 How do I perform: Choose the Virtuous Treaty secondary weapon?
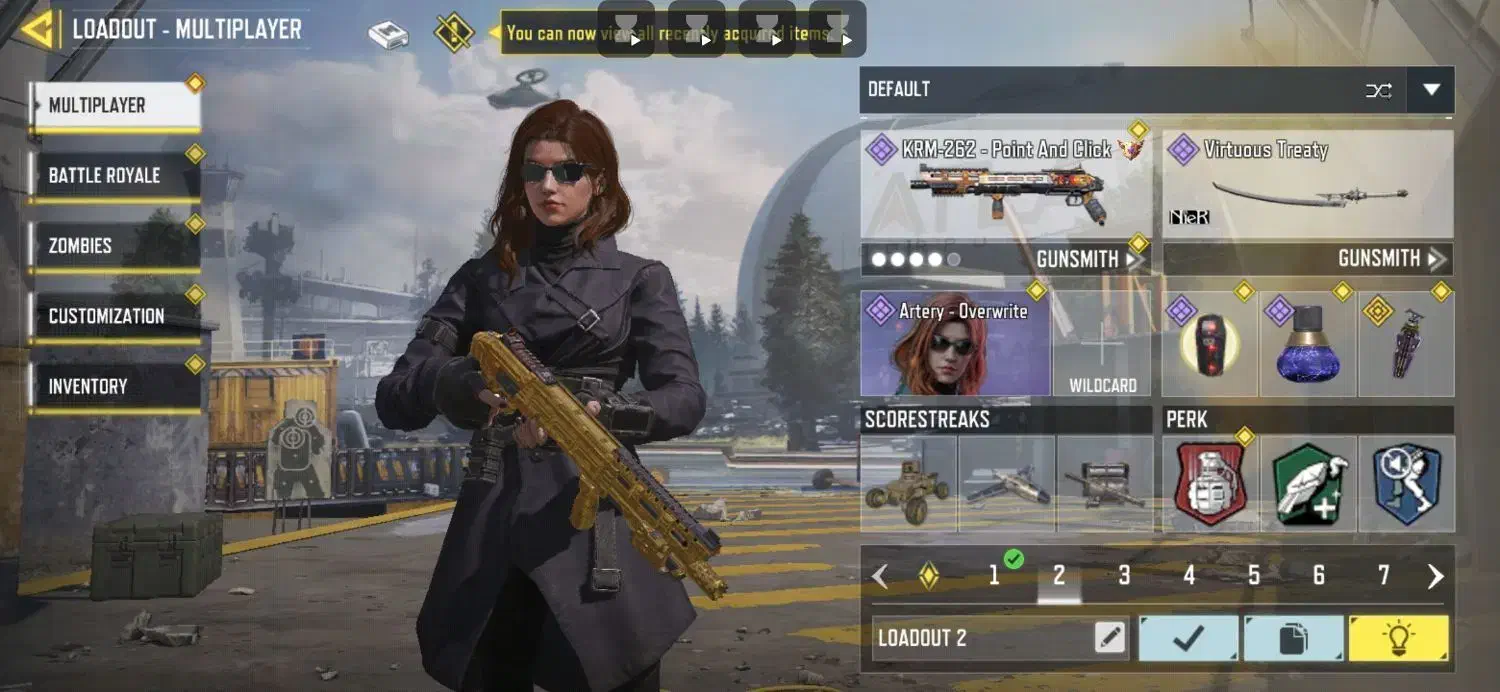(1307, 184)
